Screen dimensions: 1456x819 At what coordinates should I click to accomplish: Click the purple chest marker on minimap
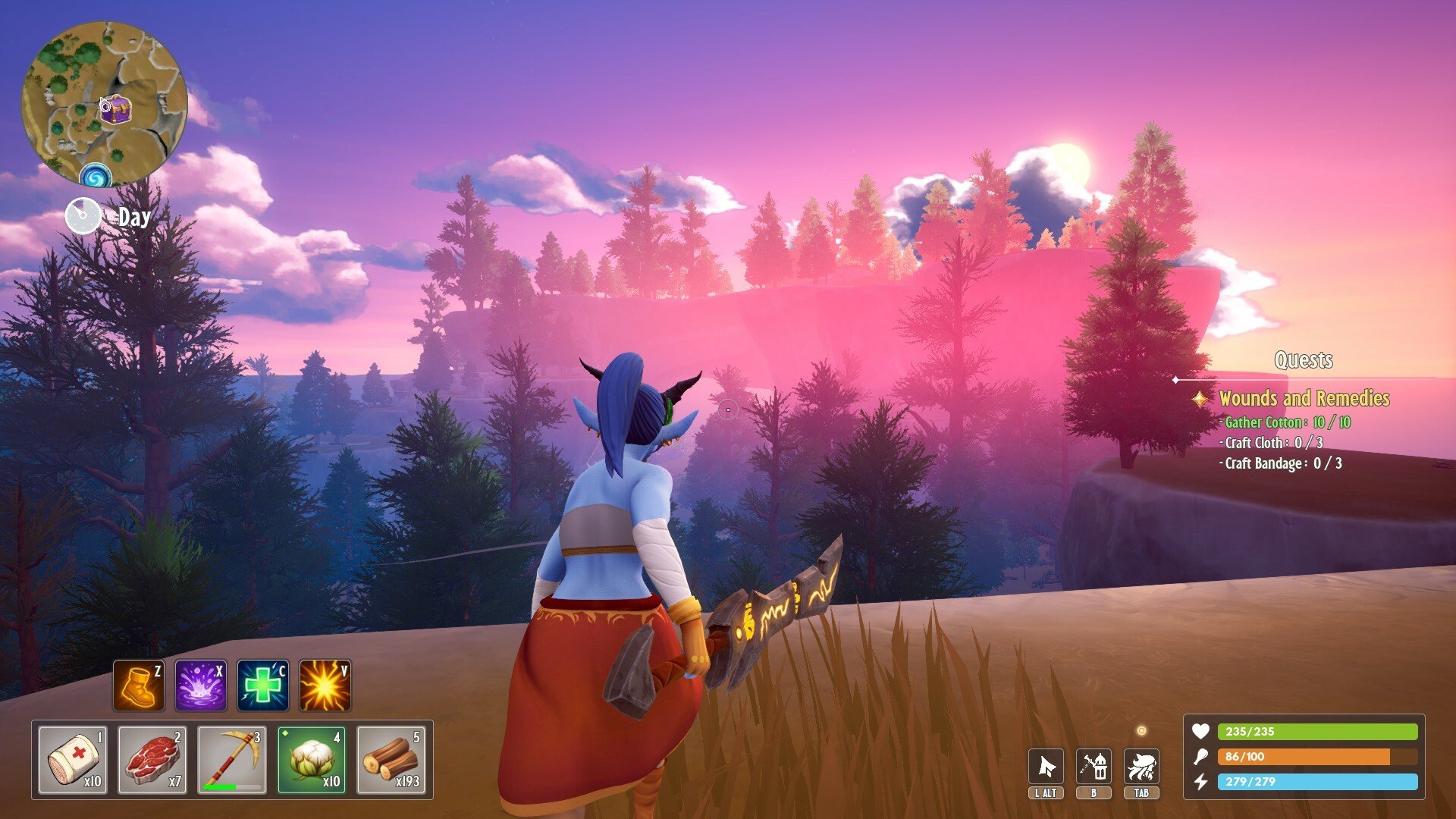[116, 111]
